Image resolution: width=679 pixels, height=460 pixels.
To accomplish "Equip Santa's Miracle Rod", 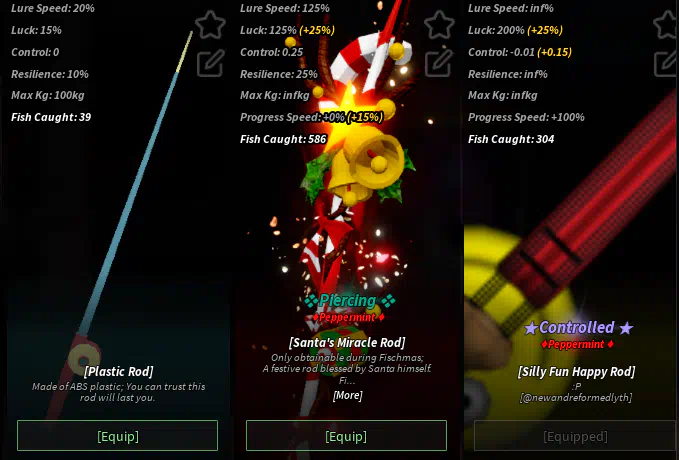I will coord(346,436).
